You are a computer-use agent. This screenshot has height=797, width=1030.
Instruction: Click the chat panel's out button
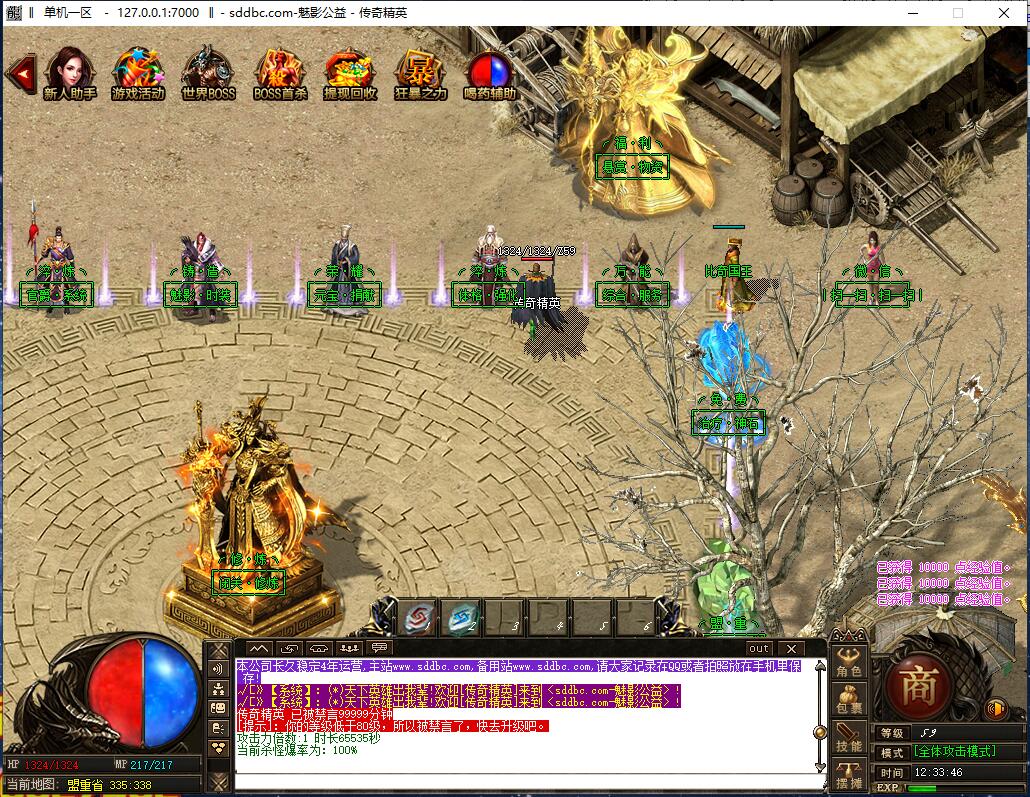[x=759, y=649]
